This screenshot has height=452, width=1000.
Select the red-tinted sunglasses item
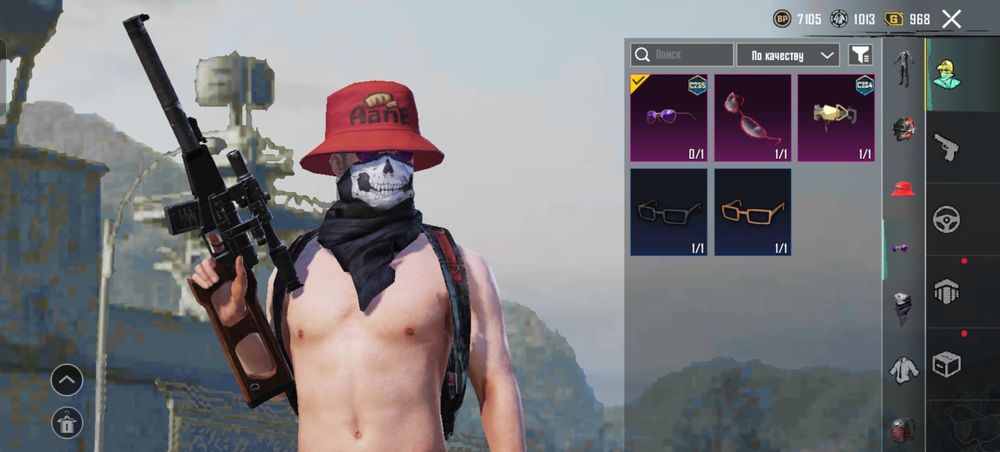752,118
